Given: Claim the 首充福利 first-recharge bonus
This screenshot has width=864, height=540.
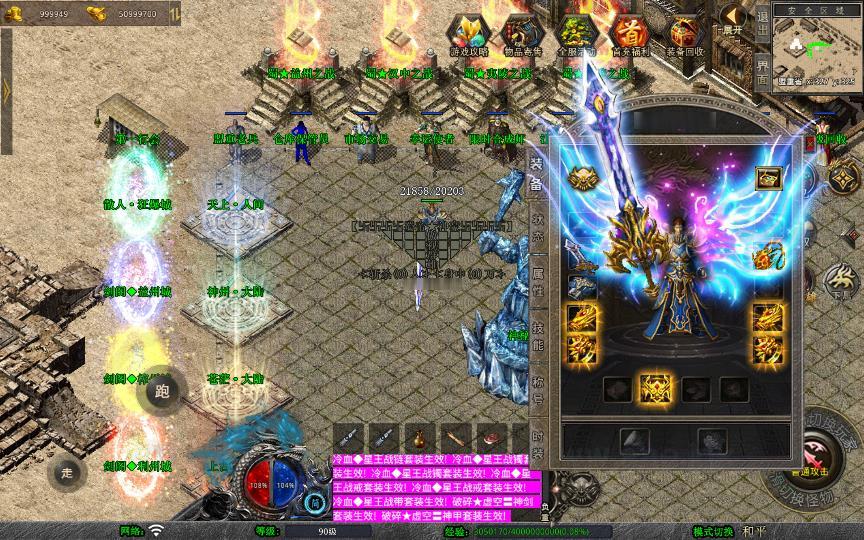Looking at the screenshot, I should [x=630, y=35].
